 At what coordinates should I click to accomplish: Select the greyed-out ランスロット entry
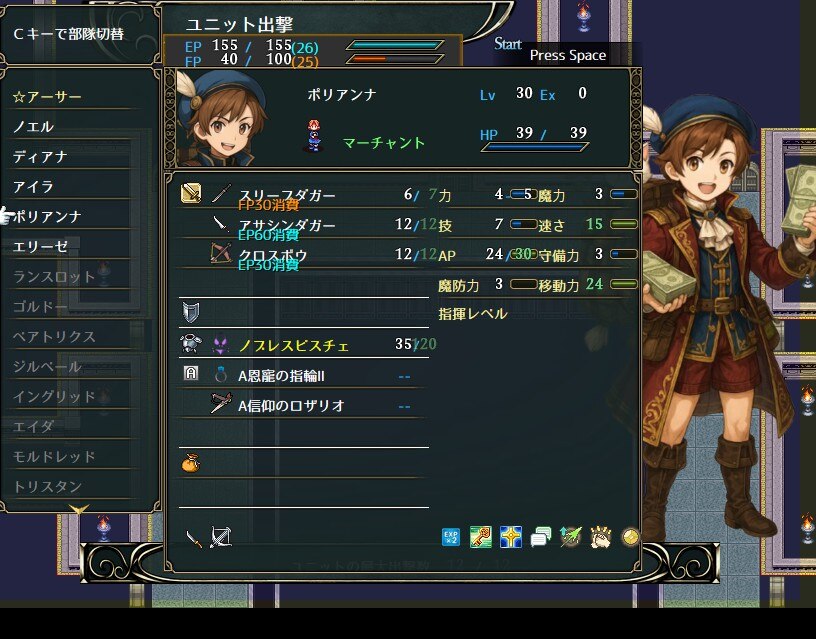coord(54,277)
